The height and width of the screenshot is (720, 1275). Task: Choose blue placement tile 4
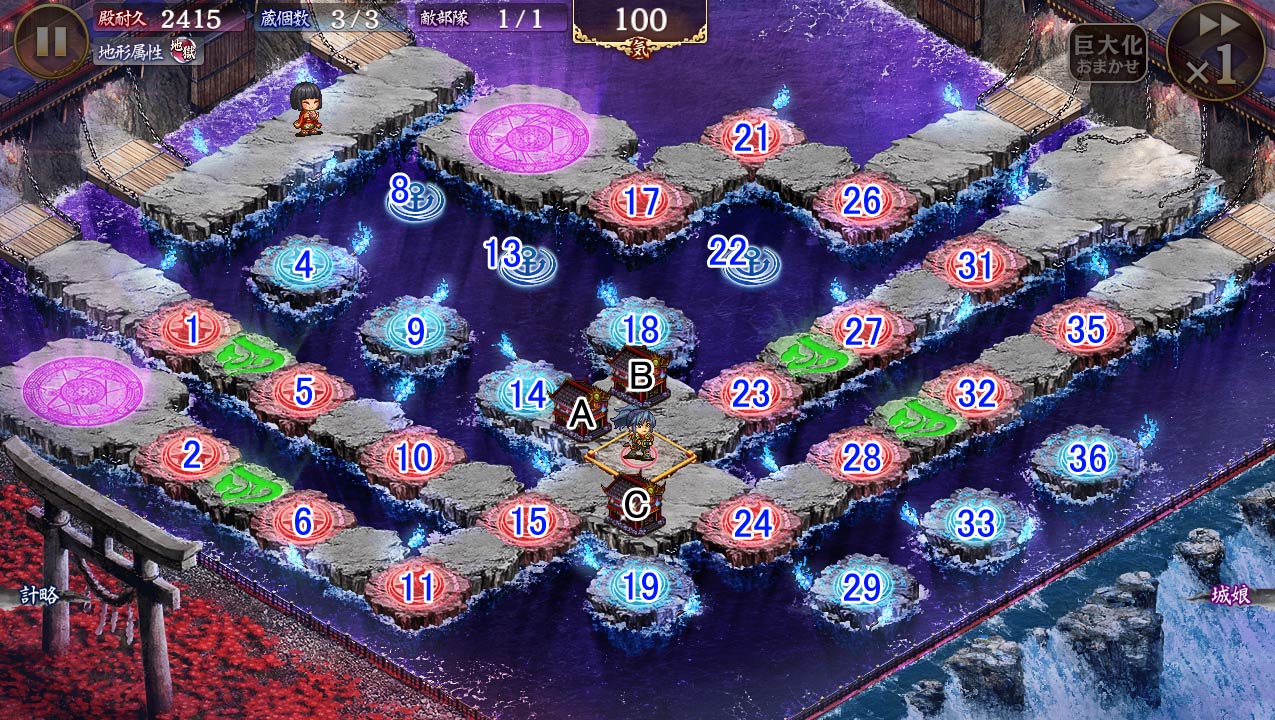(304, 266)
